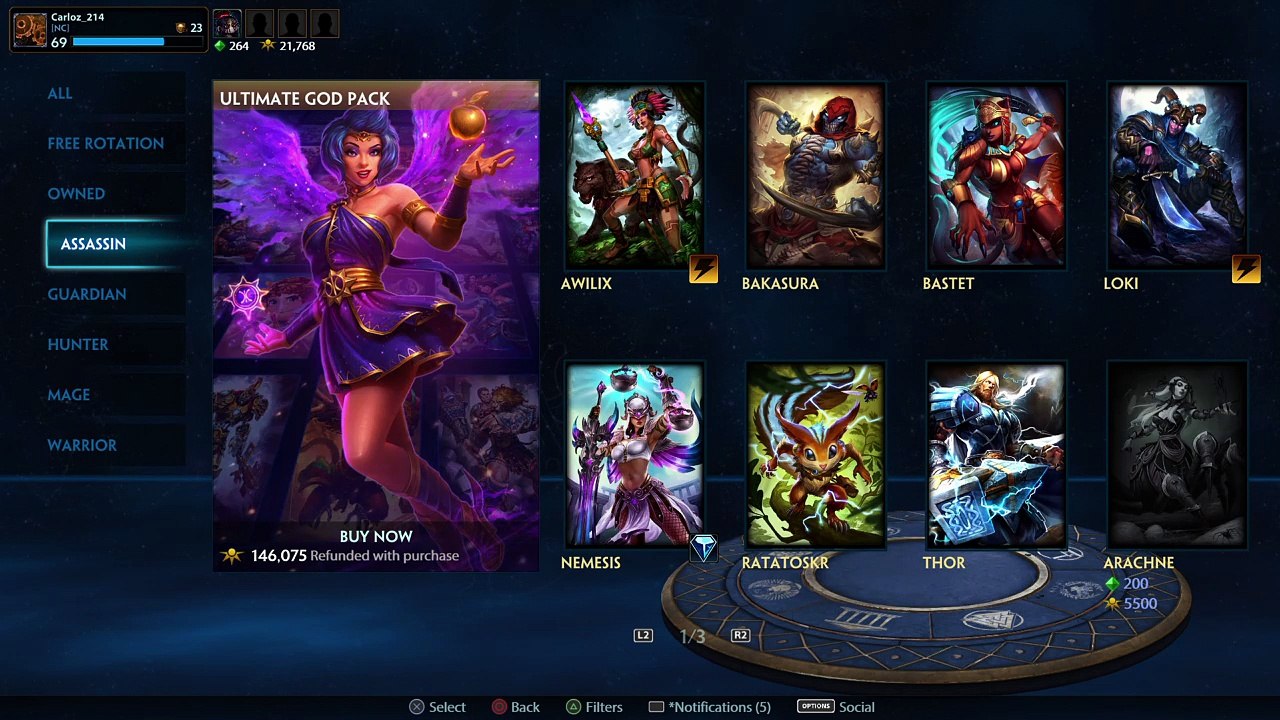Pick the Bastet god card
This screenshot has width=1280, height=720.
(x=996, y=177)
